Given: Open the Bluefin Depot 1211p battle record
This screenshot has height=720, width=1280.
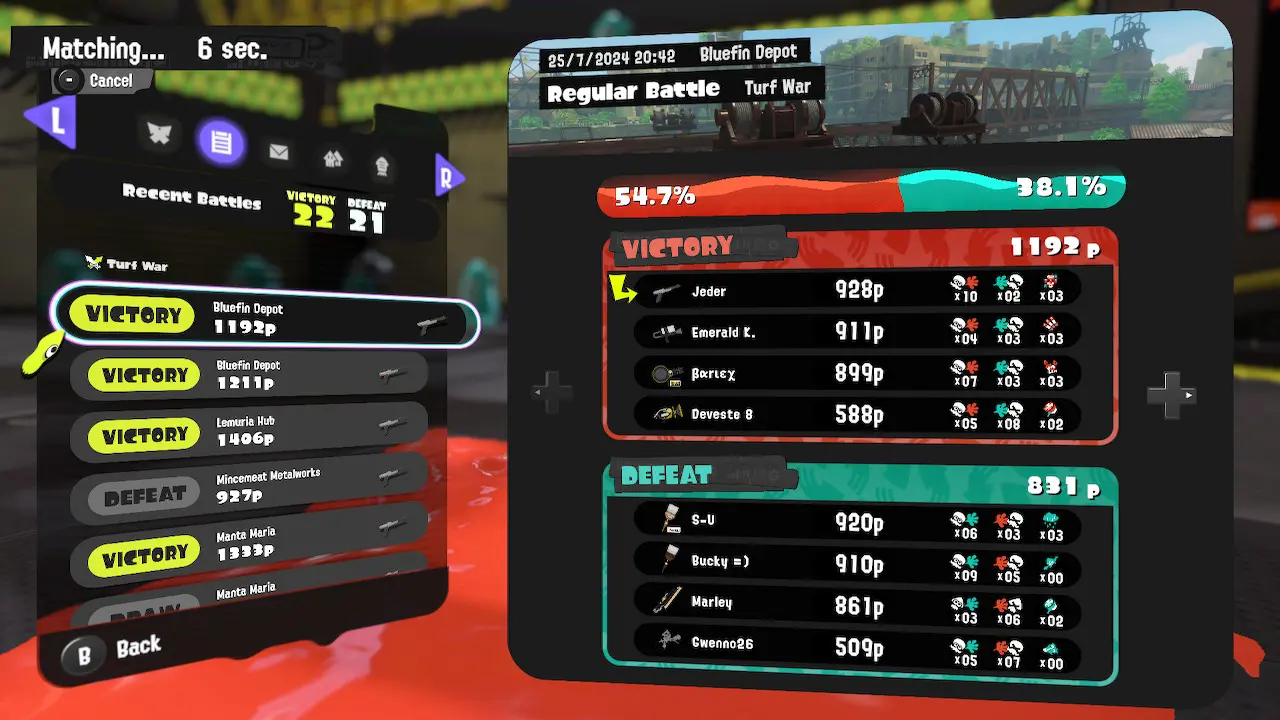Looking at the screenshot, I should (250, 375).
